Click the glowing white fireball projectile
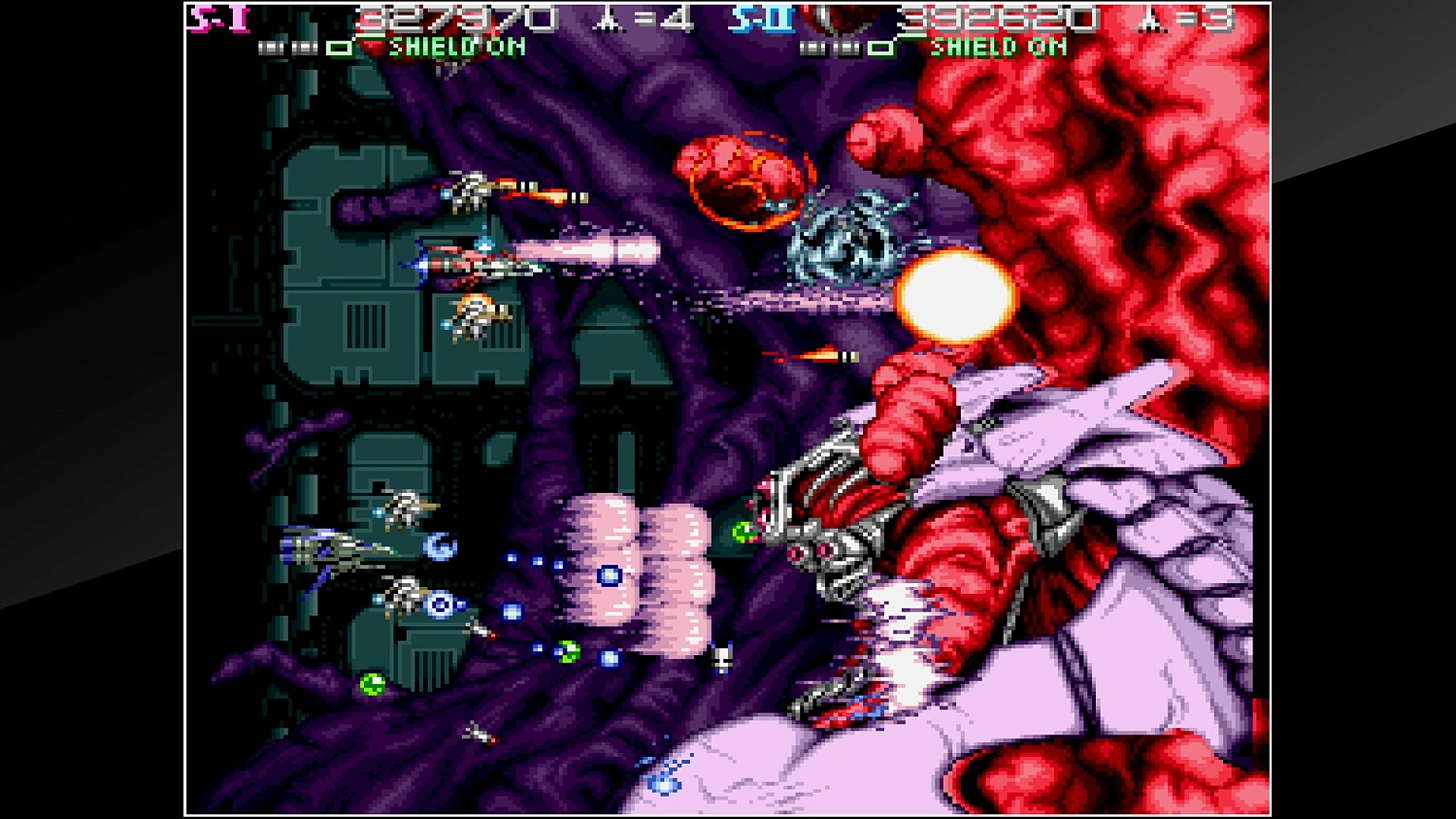This screenshot has height=819, width=1456. (x=956, y=296)
